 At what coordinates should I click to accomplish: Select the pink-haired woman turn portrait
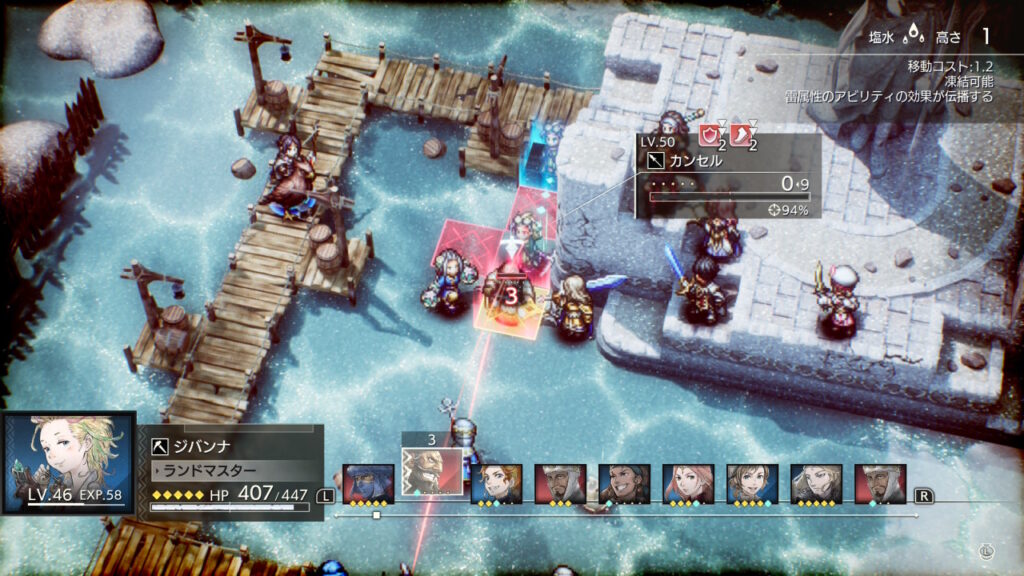688,483
